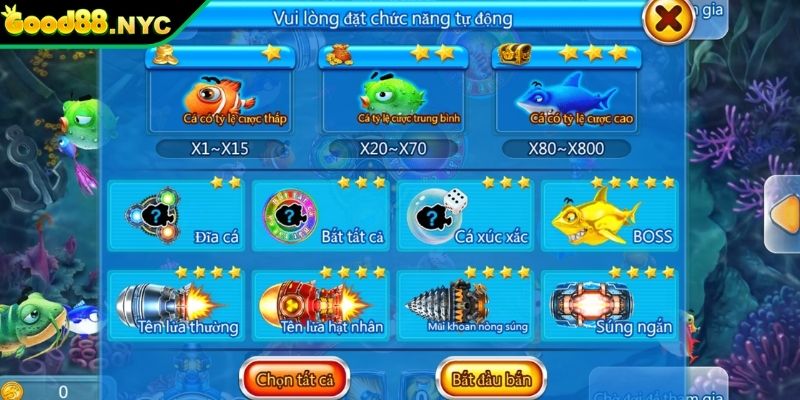Start auto shooting with Bắt đầu bắn
800x400 pixels.
coord(491,379)
